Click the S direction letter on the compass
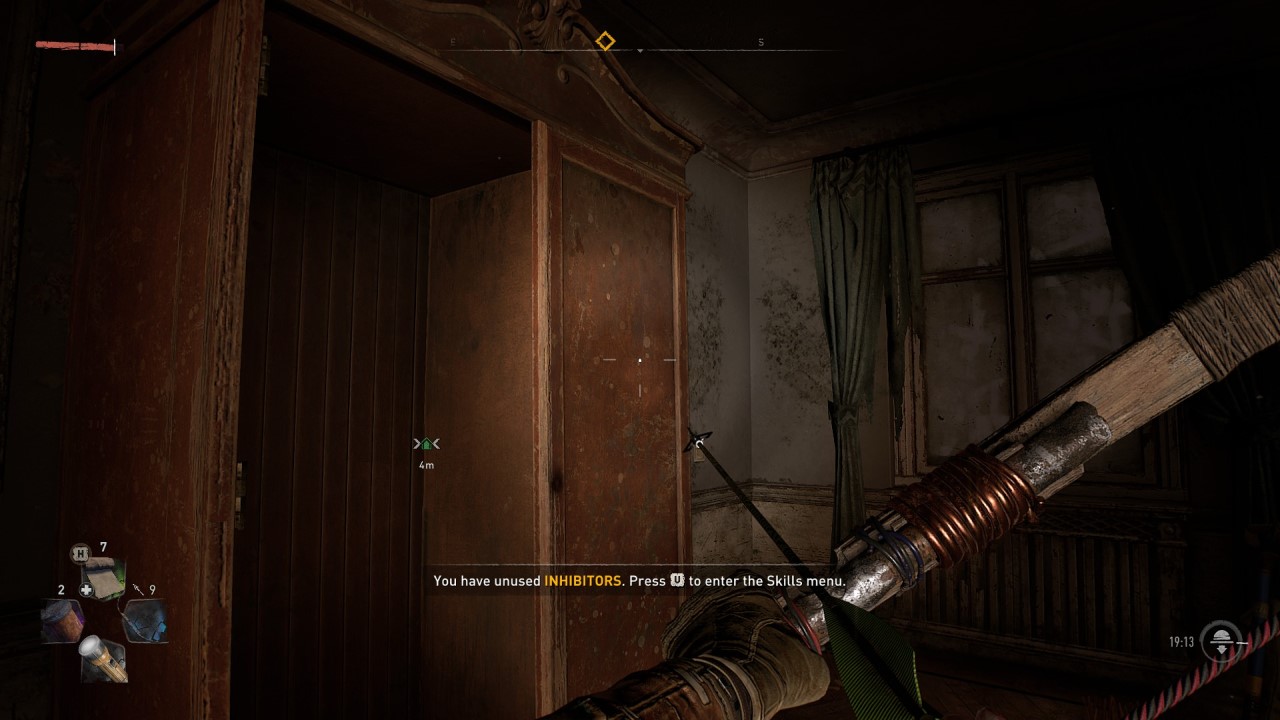Viewport: 1280px width, 720px height. (x=761, y=40)
